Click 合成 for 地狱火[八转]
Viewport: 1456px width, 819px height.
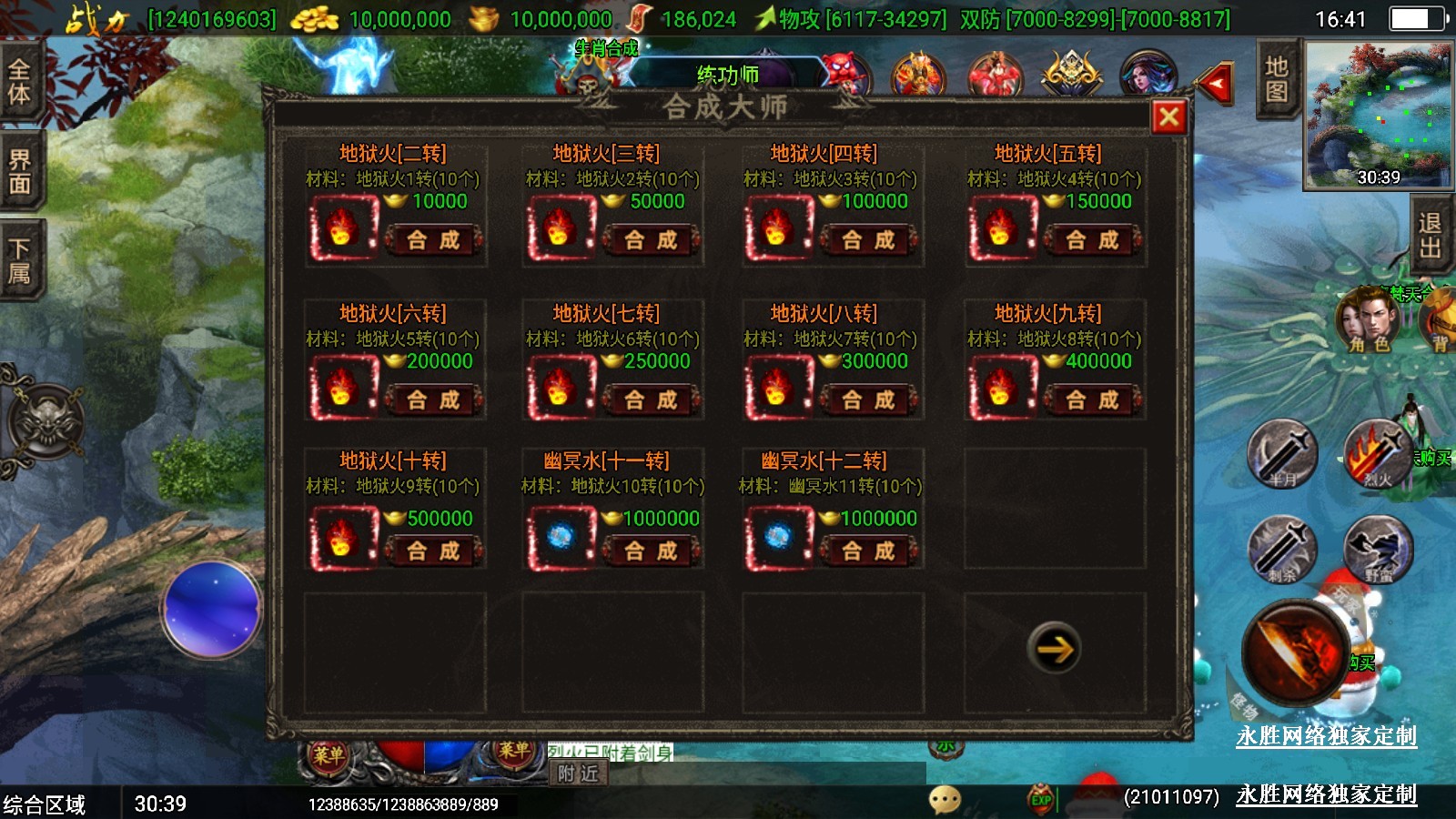[x=868, y=400]
